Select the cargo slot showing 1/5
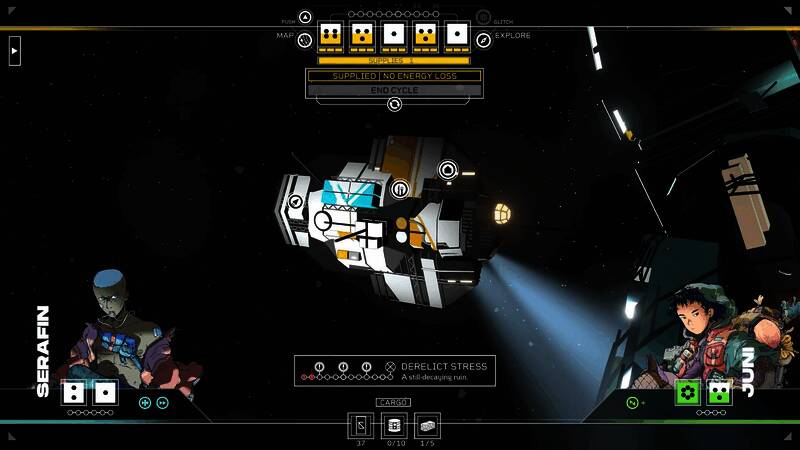This screenshot has height=450, width=800. (x=427, y=425)
